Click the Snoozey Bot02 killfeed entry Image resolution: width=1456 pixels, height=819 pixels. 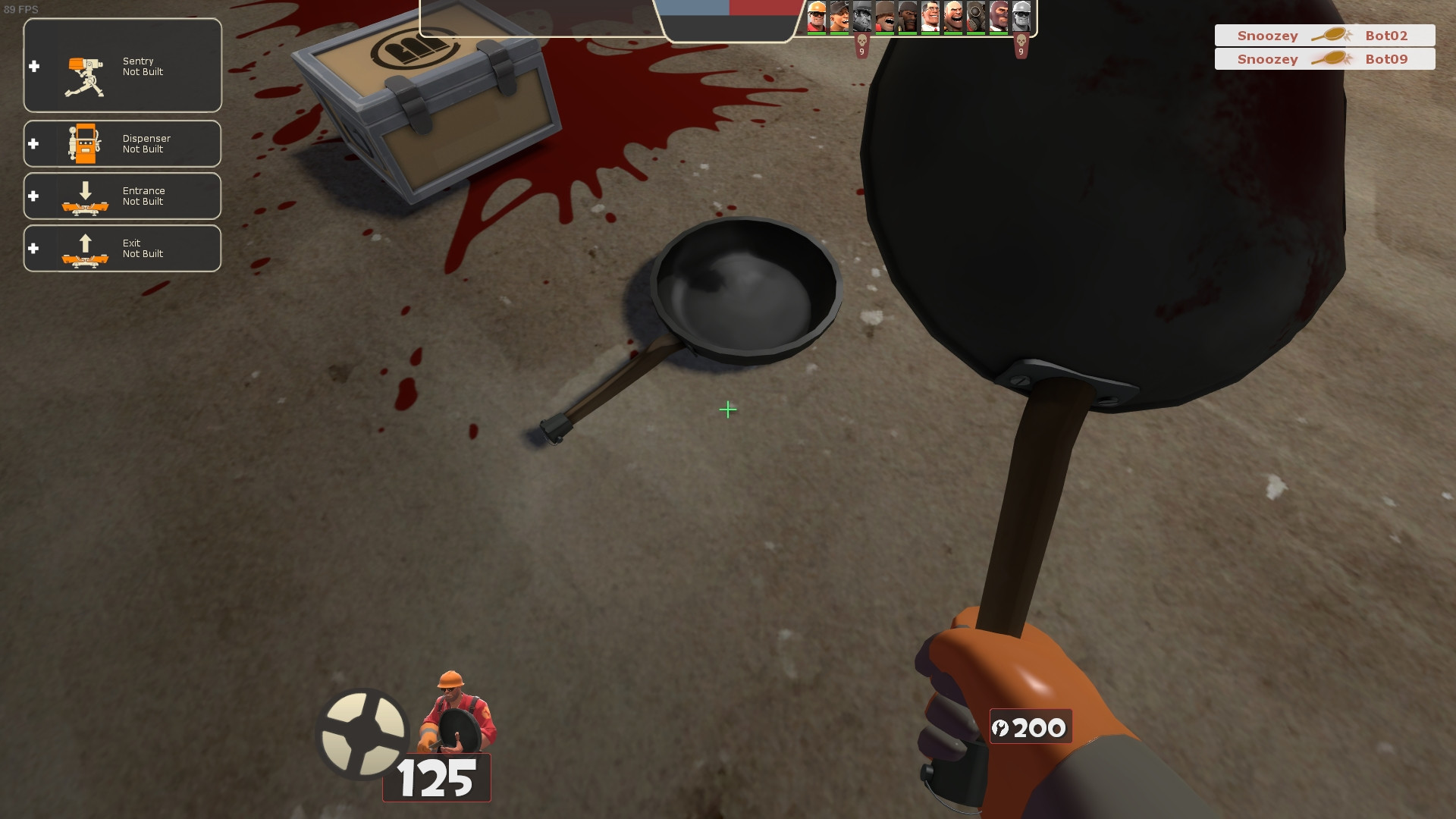coord(1324,35)
